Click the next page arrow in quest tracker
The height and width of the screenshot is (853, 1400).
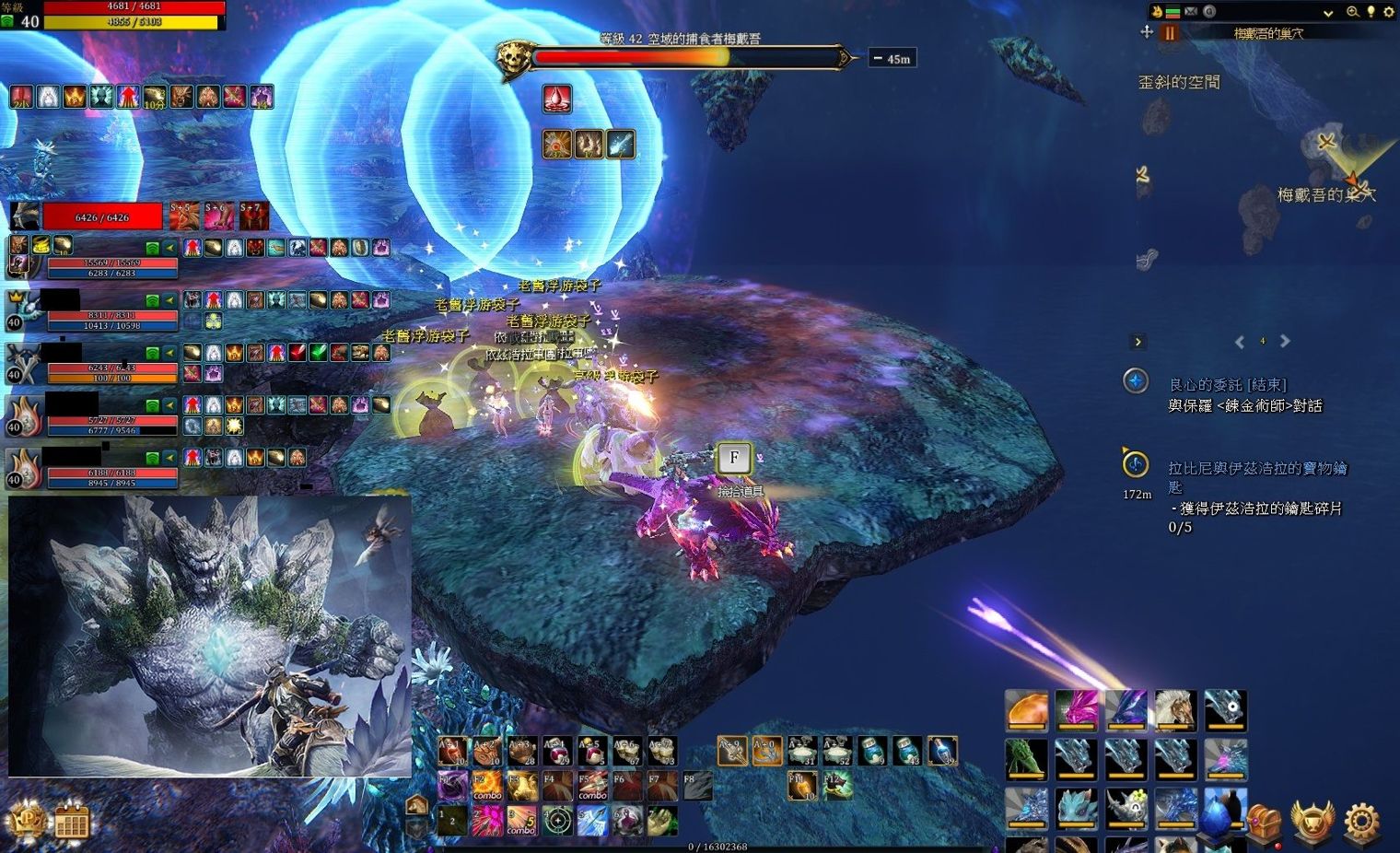(x=1285, y=342)
